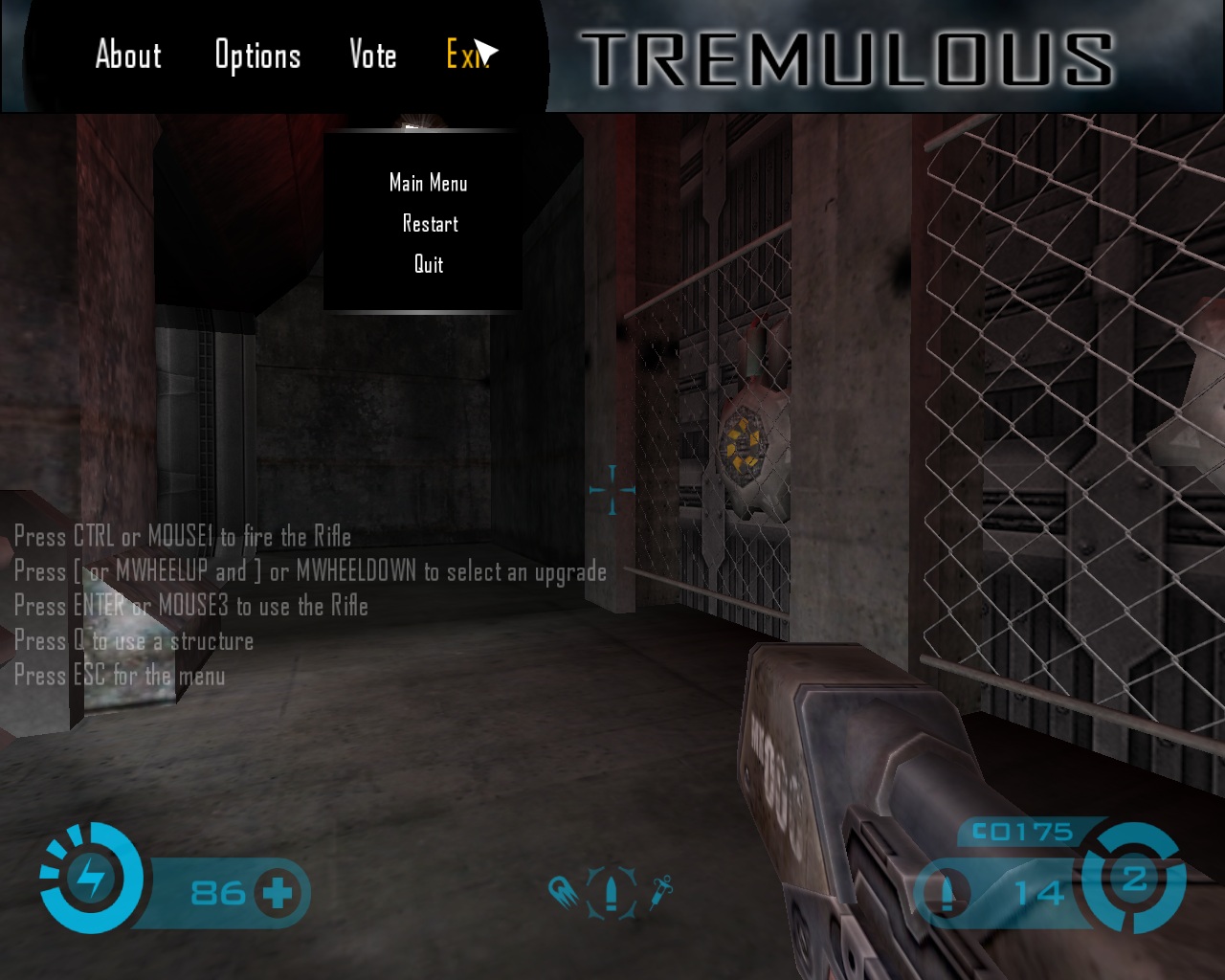
Task: Open the Vote menu
Action: tap(372, 56)
